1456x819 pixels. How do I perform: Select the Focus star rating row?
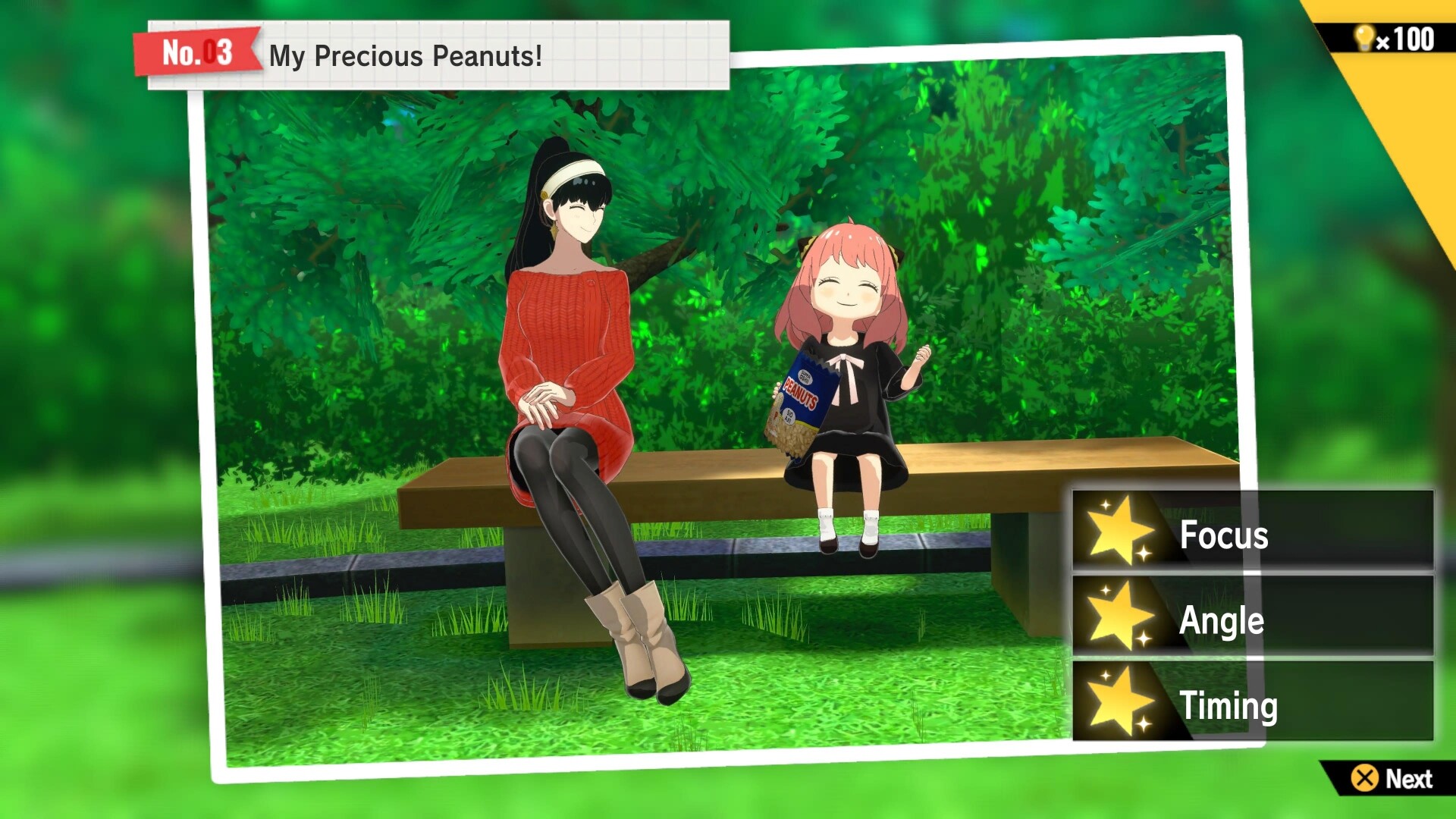pyautogui.click(x=1253, y=531)
